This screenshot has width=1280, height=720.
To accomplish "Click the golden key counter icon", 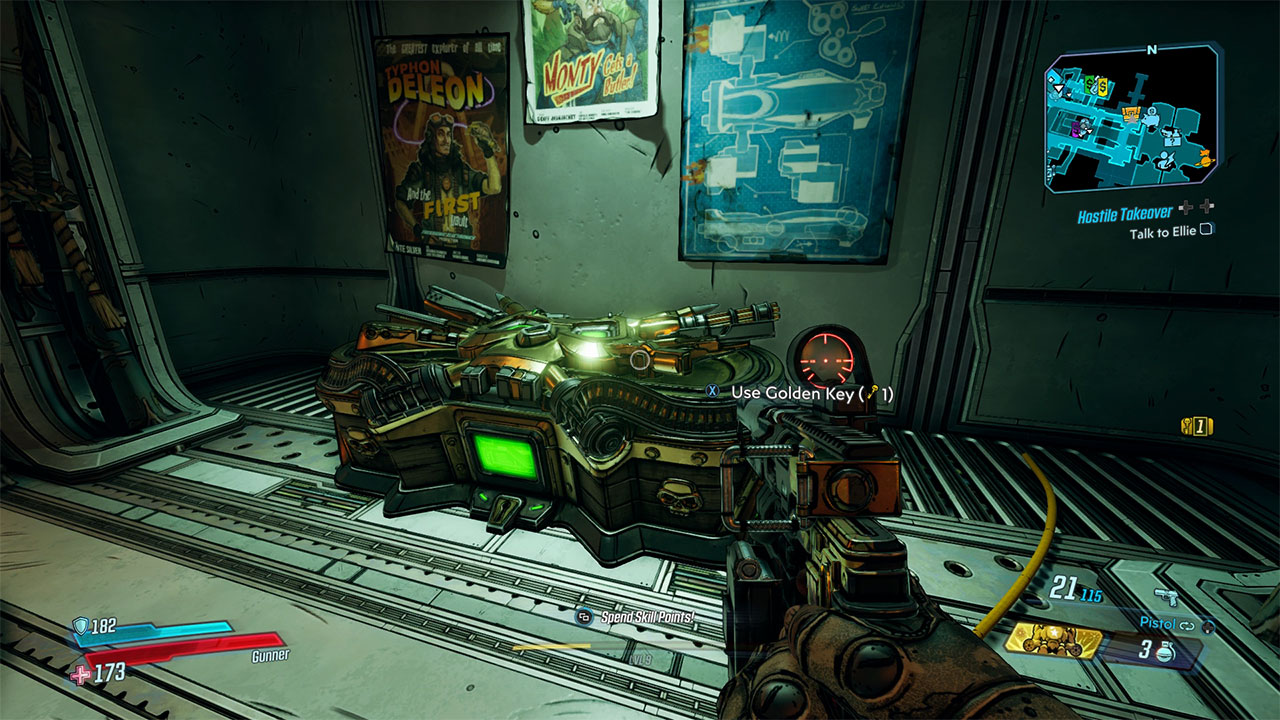I will coord(1195,426).
